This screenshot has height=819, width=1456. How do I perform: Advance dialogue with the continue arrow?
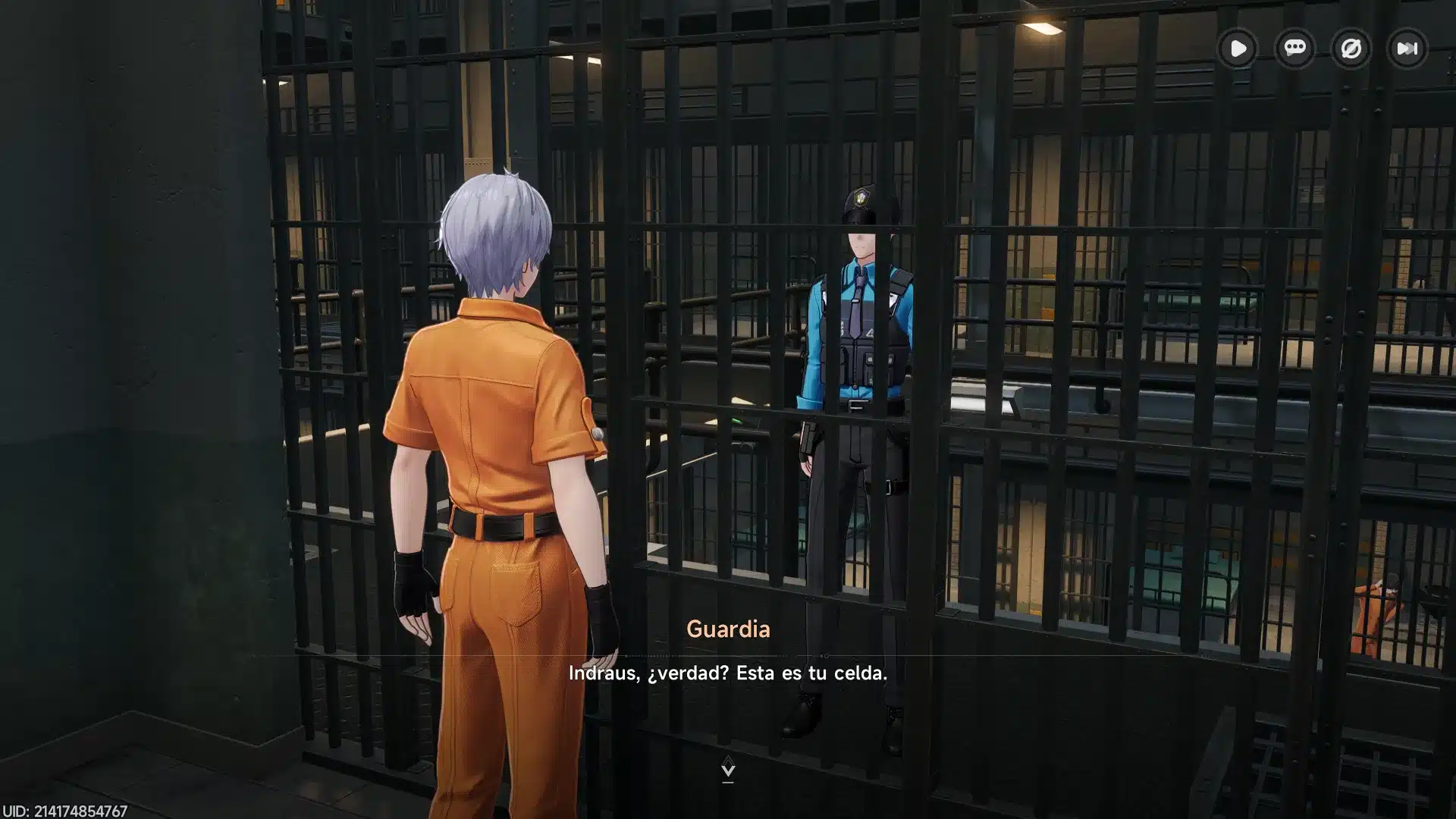(728, 768)
